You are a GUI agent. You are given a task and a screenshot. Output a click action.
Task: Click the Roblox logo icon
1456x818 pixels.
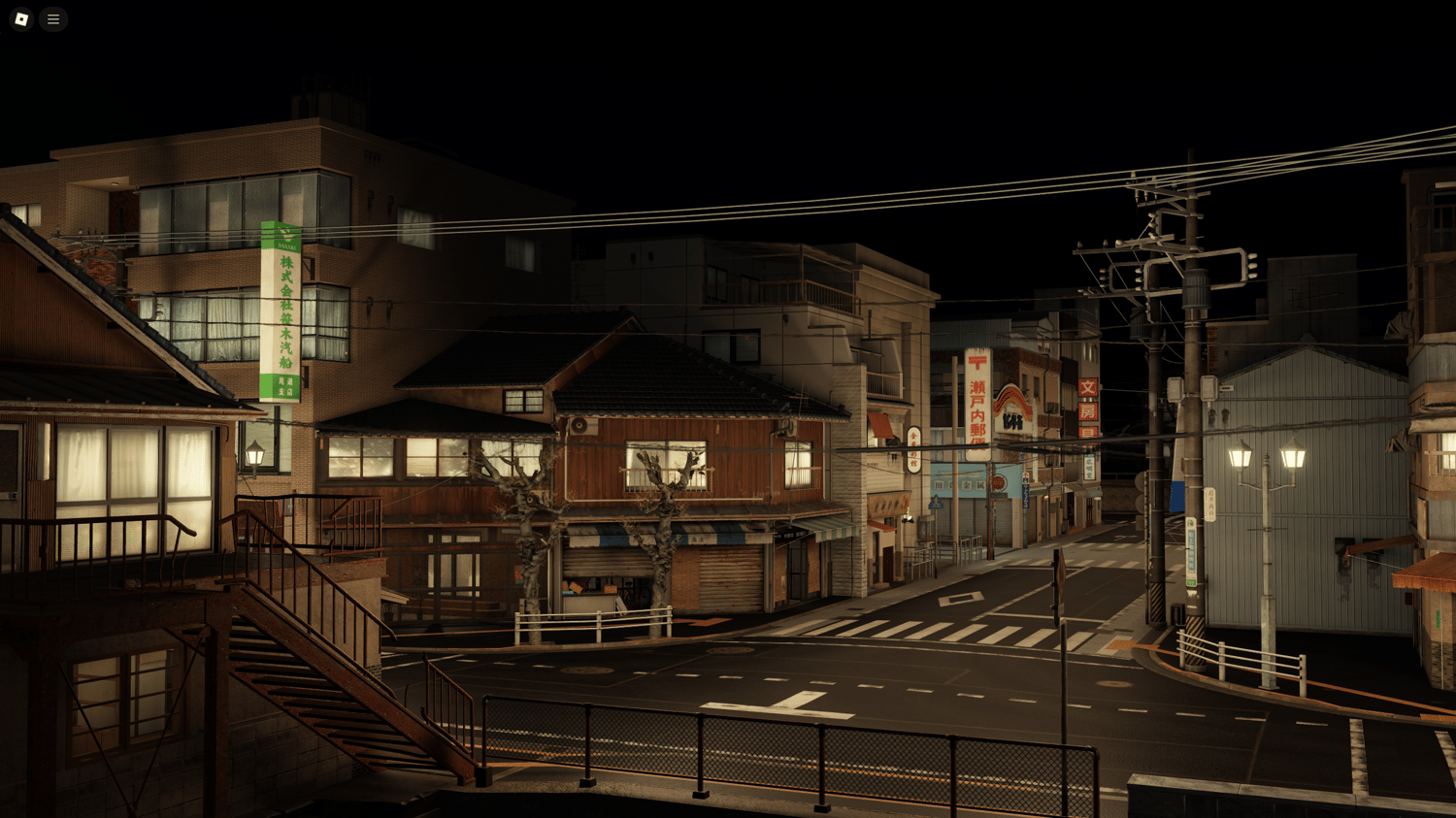pos(20,19)
